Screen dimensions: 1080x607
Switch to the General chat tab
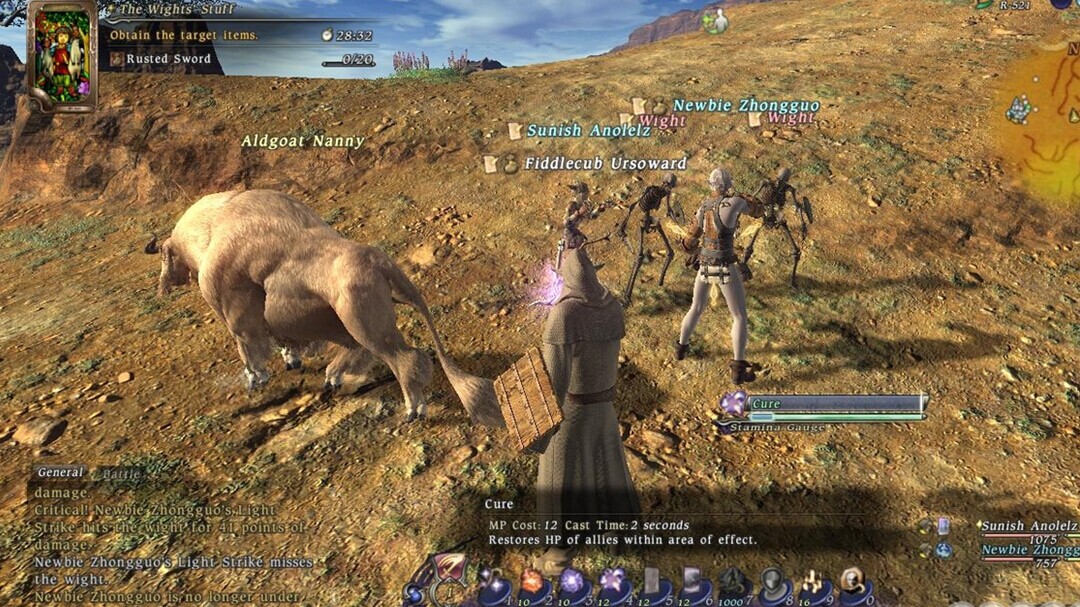point(61,473)
